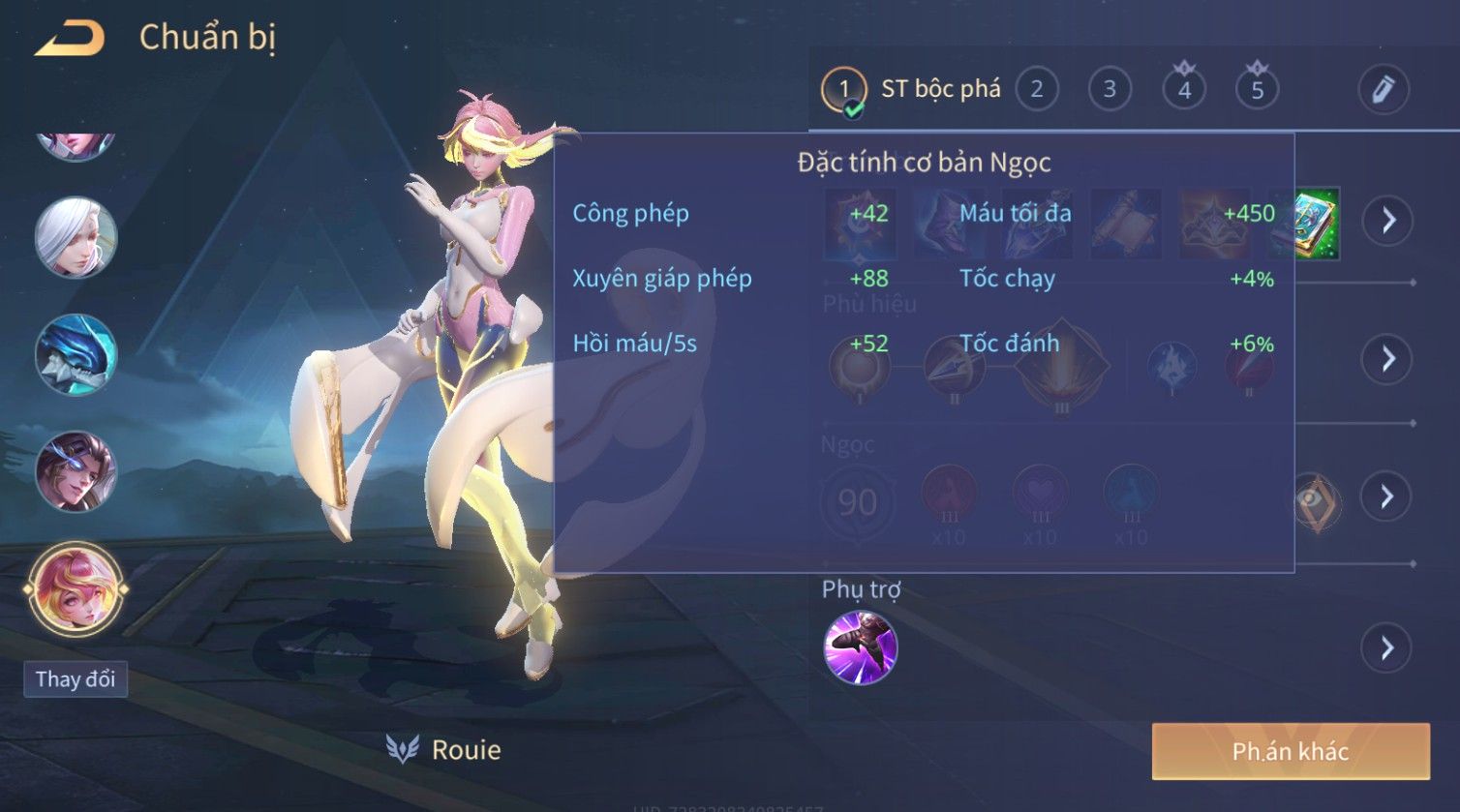Pick the dark-haired hero with visor portrait

click(76, 471)
